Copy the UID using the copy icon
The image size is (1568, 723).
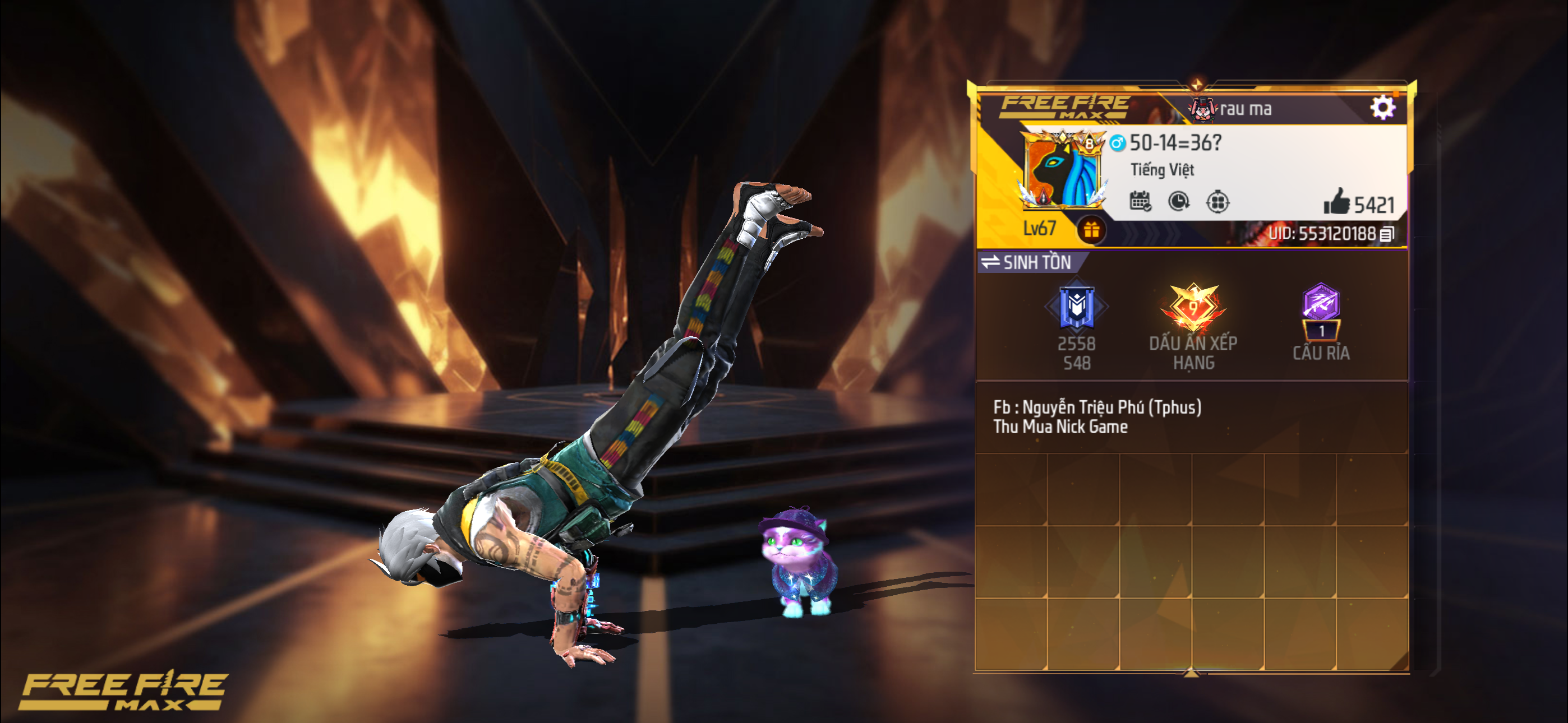(1387, 234)
